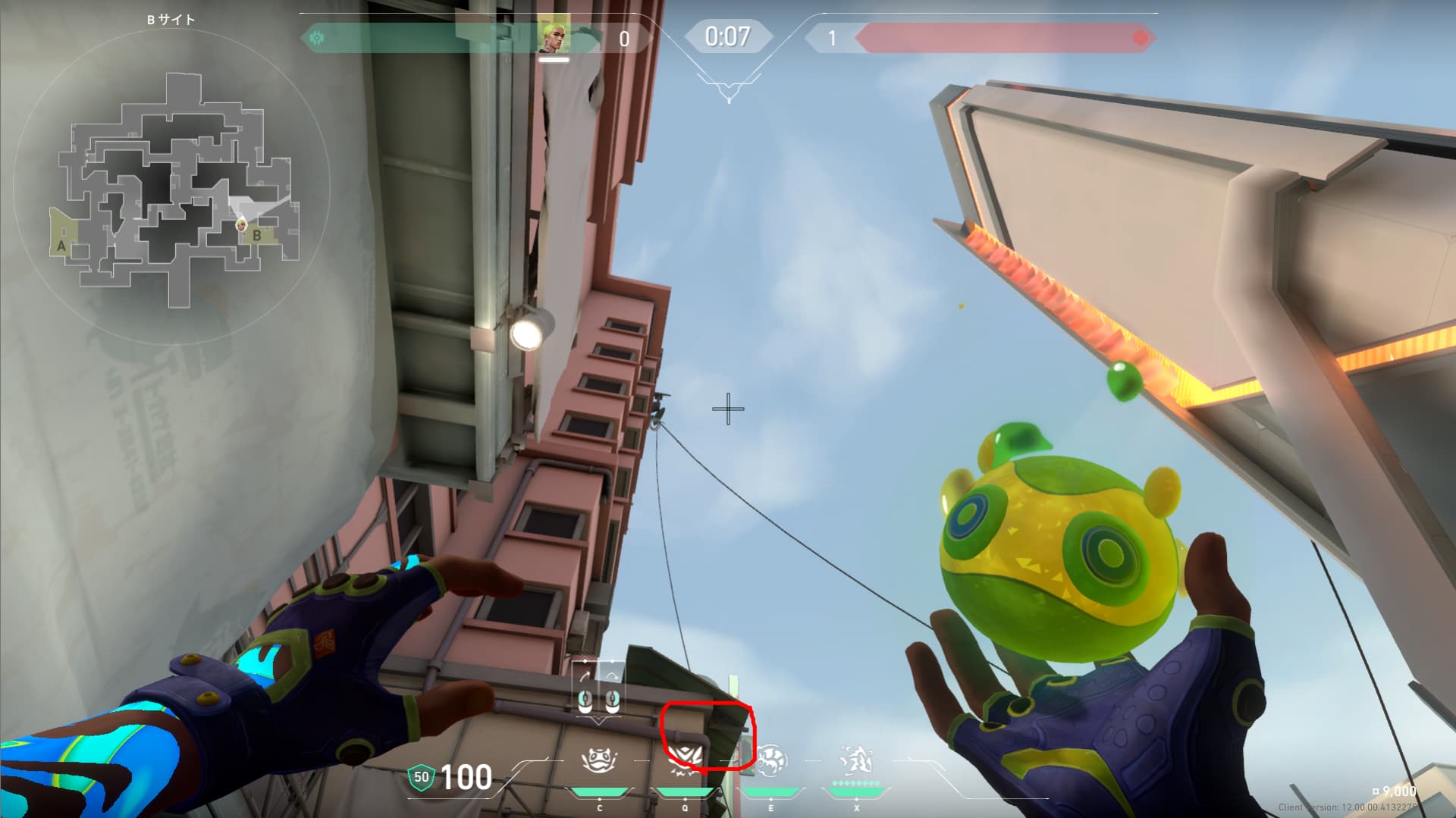The width and height of the screenshot is (1456, 818).
Task: Choose the left mouse straight-throw mode icon
Action: [x=585, y=693]
